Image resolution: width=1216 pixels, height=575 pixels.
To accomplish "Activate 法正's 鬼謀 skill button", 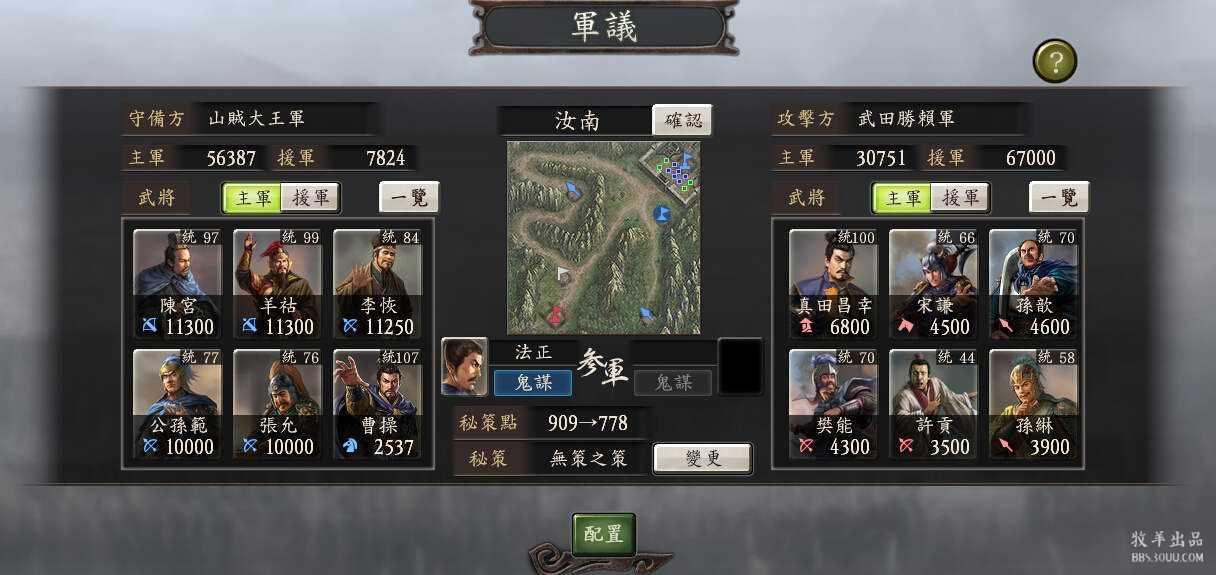I will pyautogui.click(x=532, y=382).
